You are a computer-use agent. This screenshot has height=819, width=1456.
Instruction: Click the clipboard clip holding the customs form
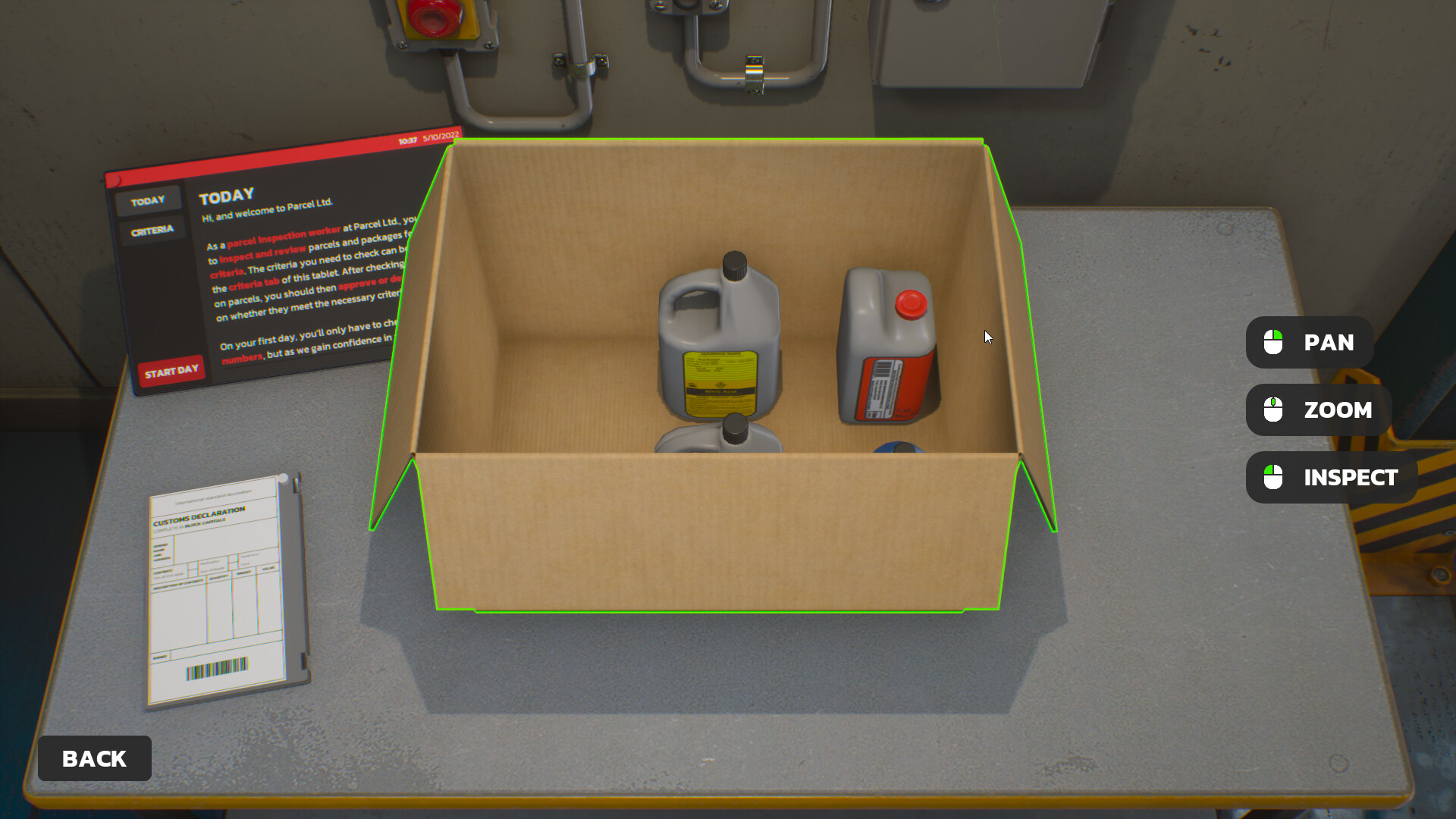coord(284,479)
